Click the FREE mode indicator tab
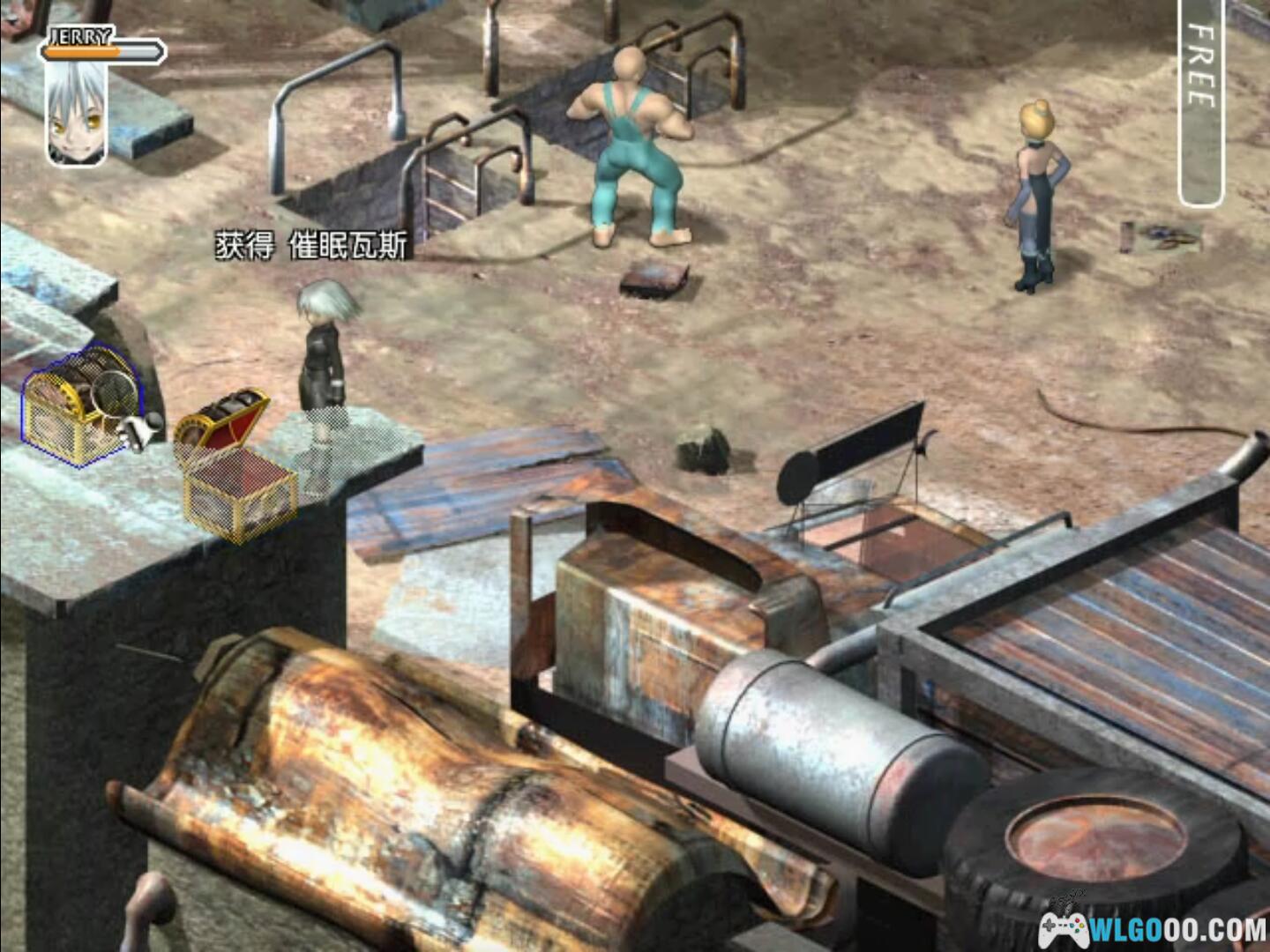The image size is (1270, 952). pos(1200,101)
